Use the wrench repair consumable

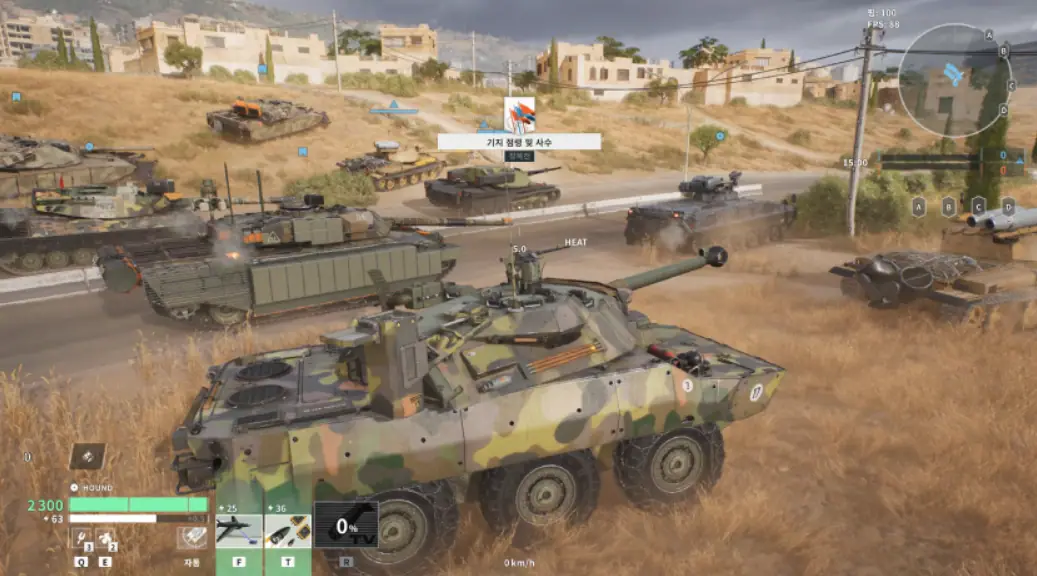pos(82,539)
